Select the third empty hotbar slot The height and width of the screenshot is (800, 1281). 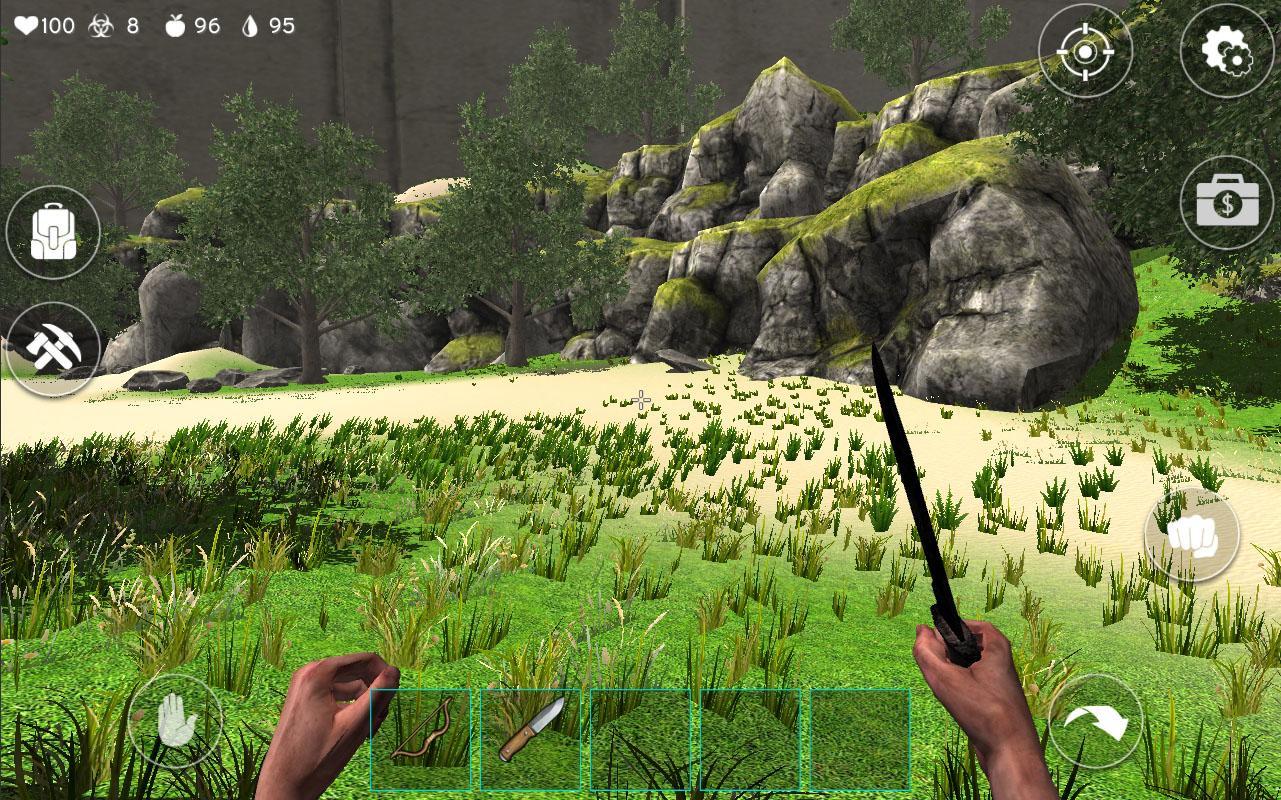pos(640,738)
